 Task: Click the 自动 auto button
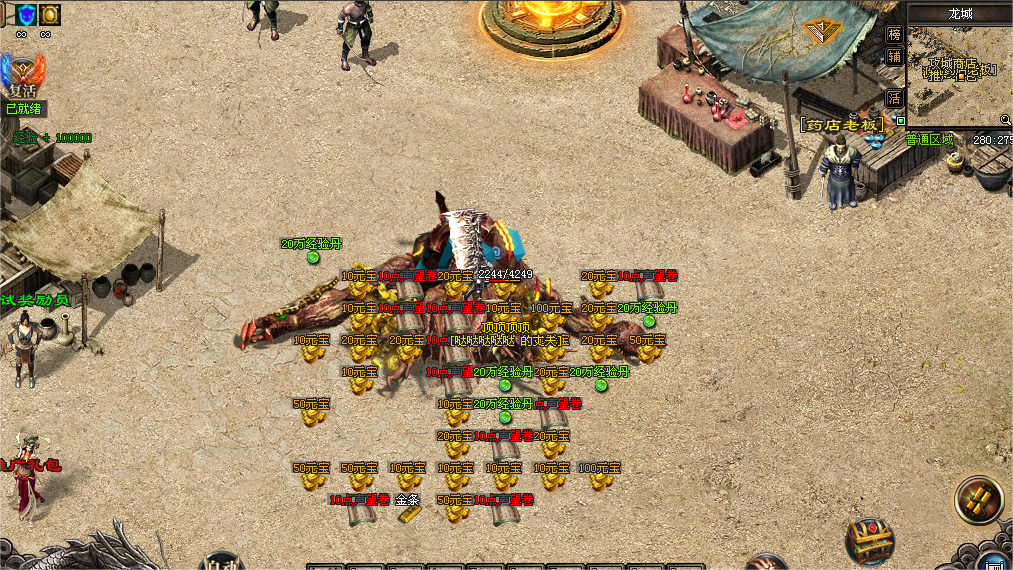[x=223, y=561]
